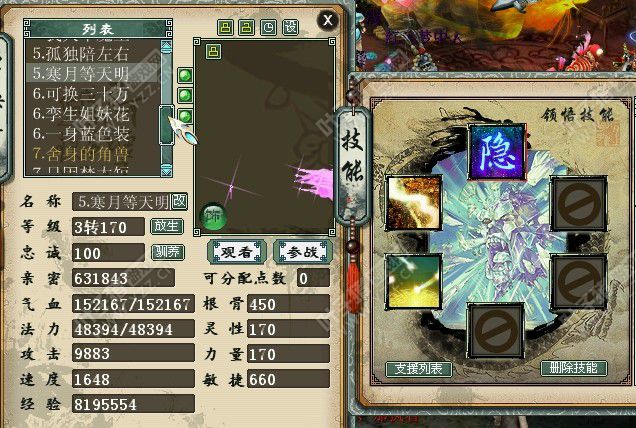This screenshot has width=636, height=428.
Task: Tame the pet using the 驯养 button
Action: (x=165, y=252)
